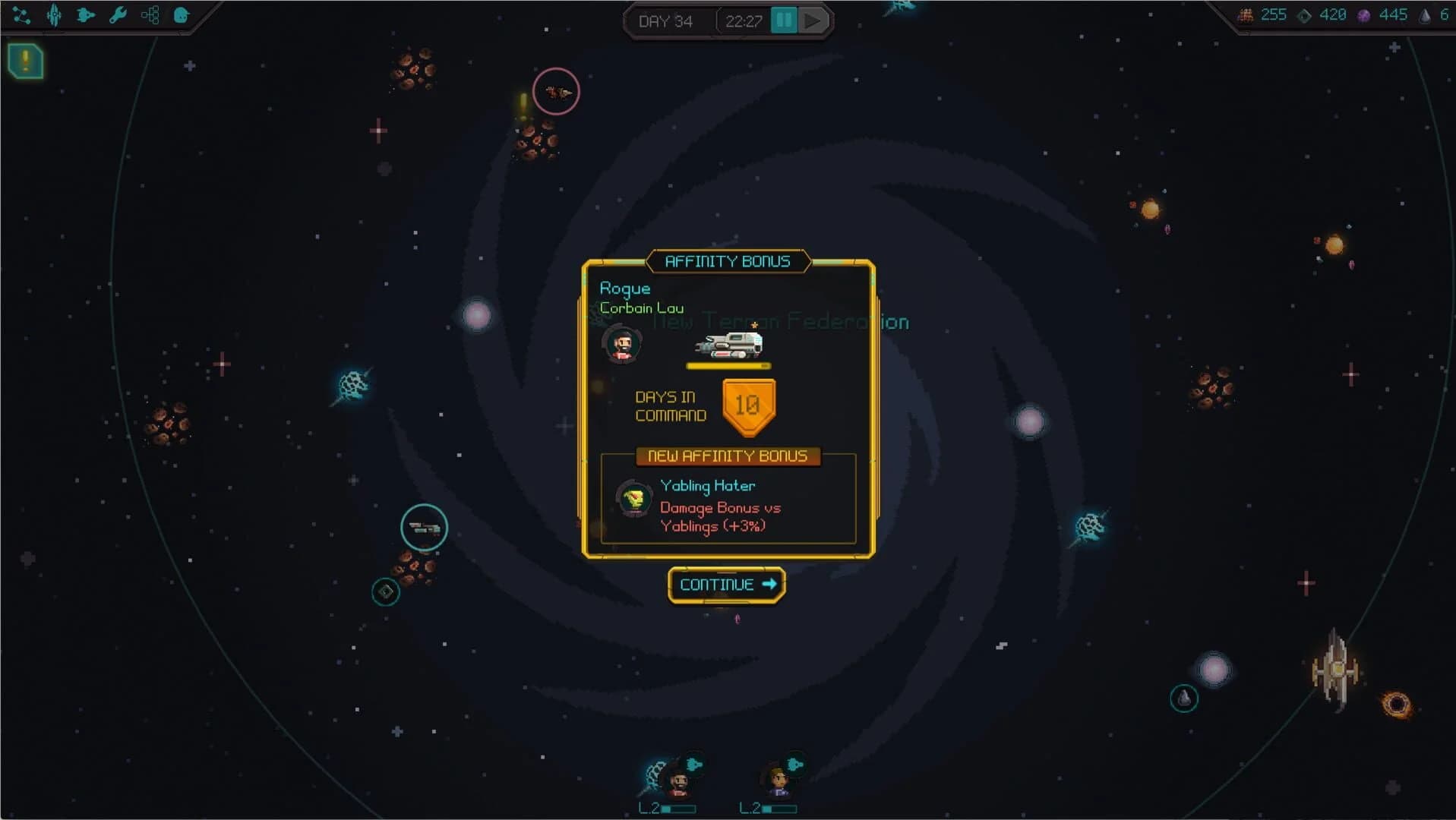Click Corbain Lau's portrait
The image size is (1456, 820).
(623, 343)
